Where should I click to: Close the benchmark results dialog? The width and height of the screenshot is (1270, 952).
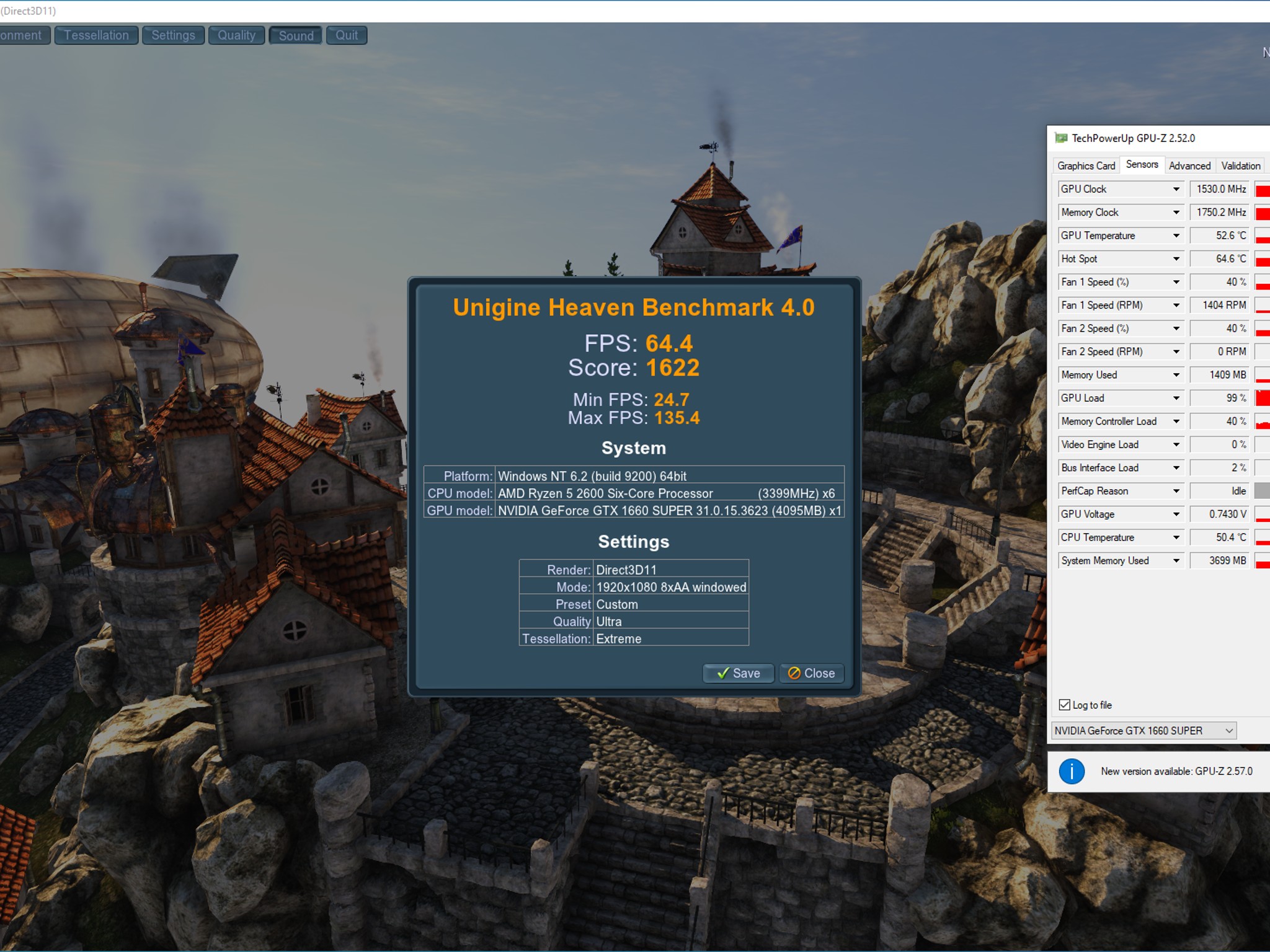[811, 673]
